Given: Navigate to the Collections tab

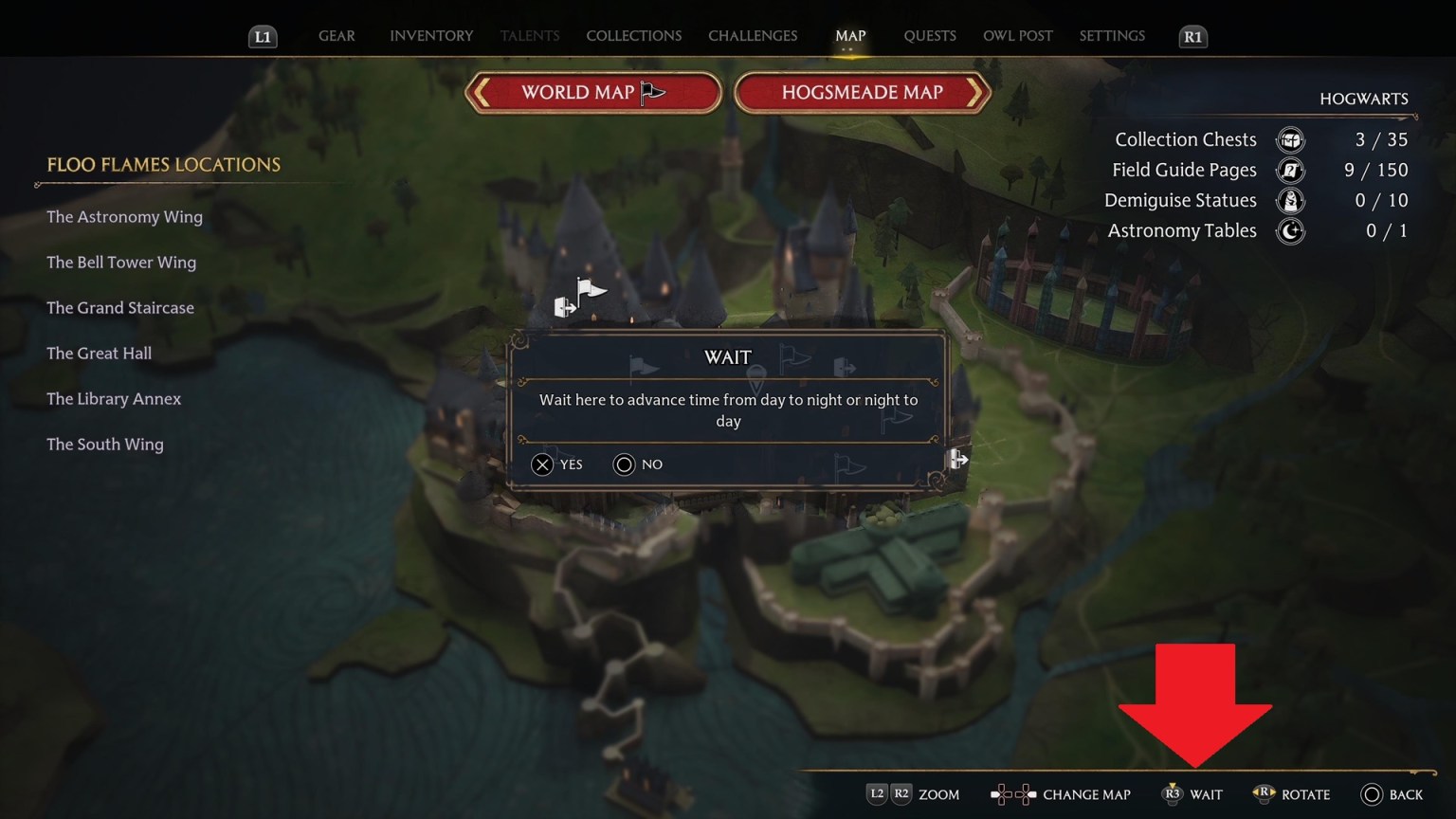Looking at the screenshot, I should point(633,36).
